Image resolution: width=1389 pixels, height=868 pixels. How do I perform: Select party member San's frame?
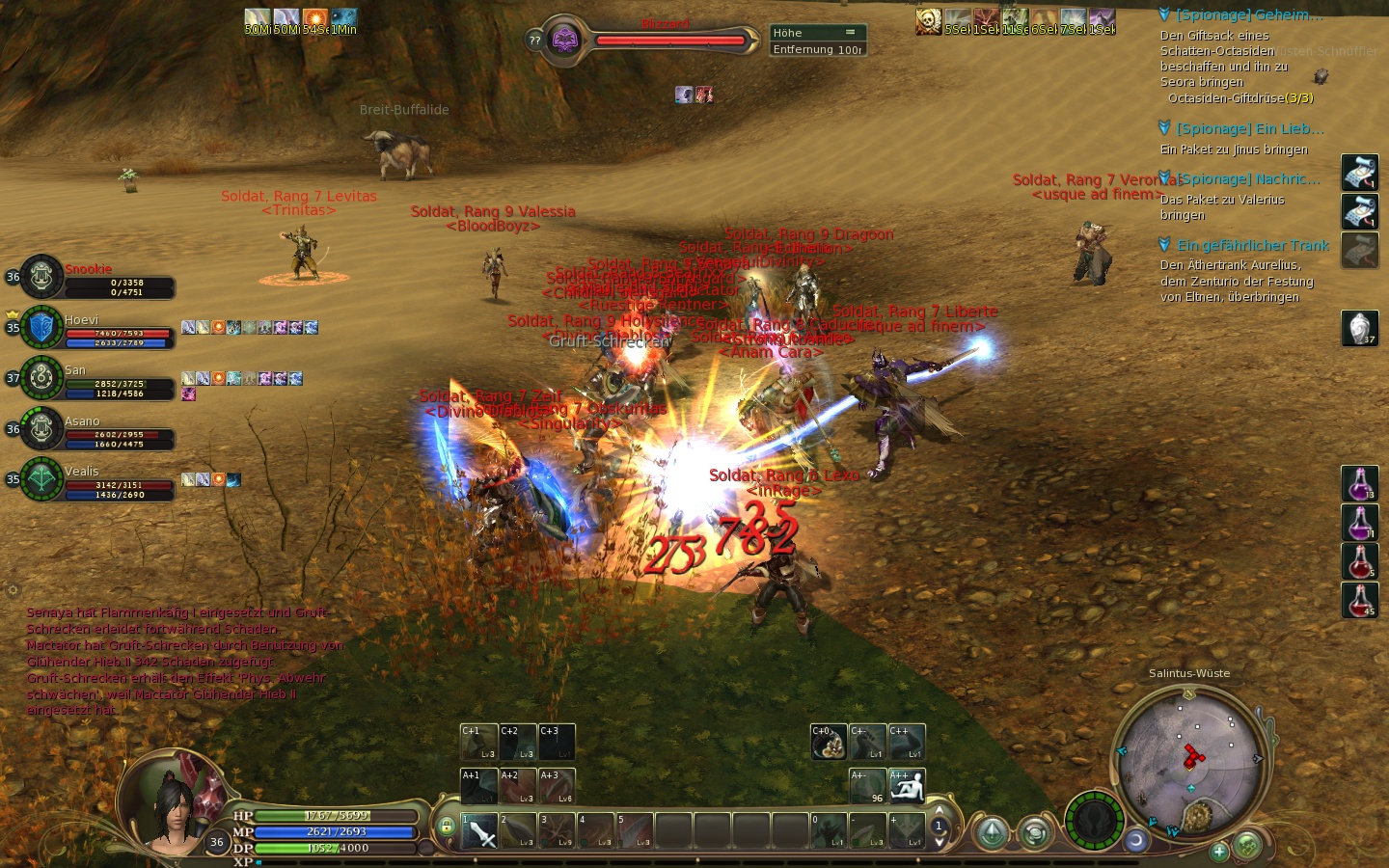41,377
